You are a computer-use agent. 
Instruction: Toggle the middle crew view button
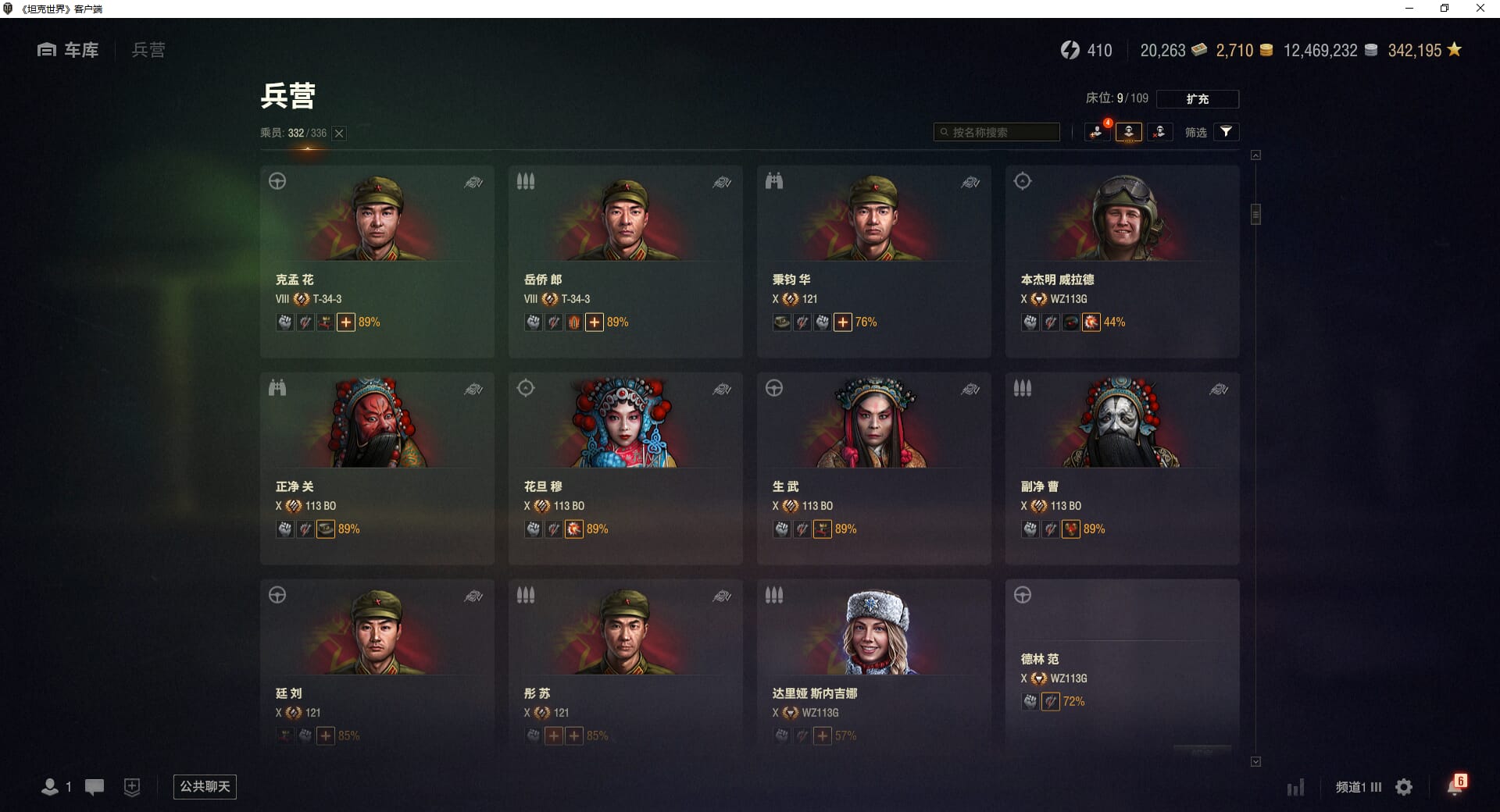point(1128,132)
